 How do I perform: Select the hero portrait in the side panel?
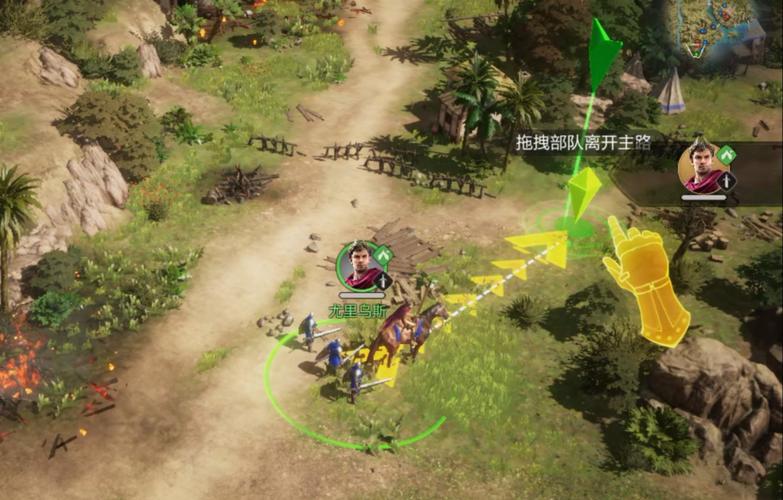coord(701,166)
